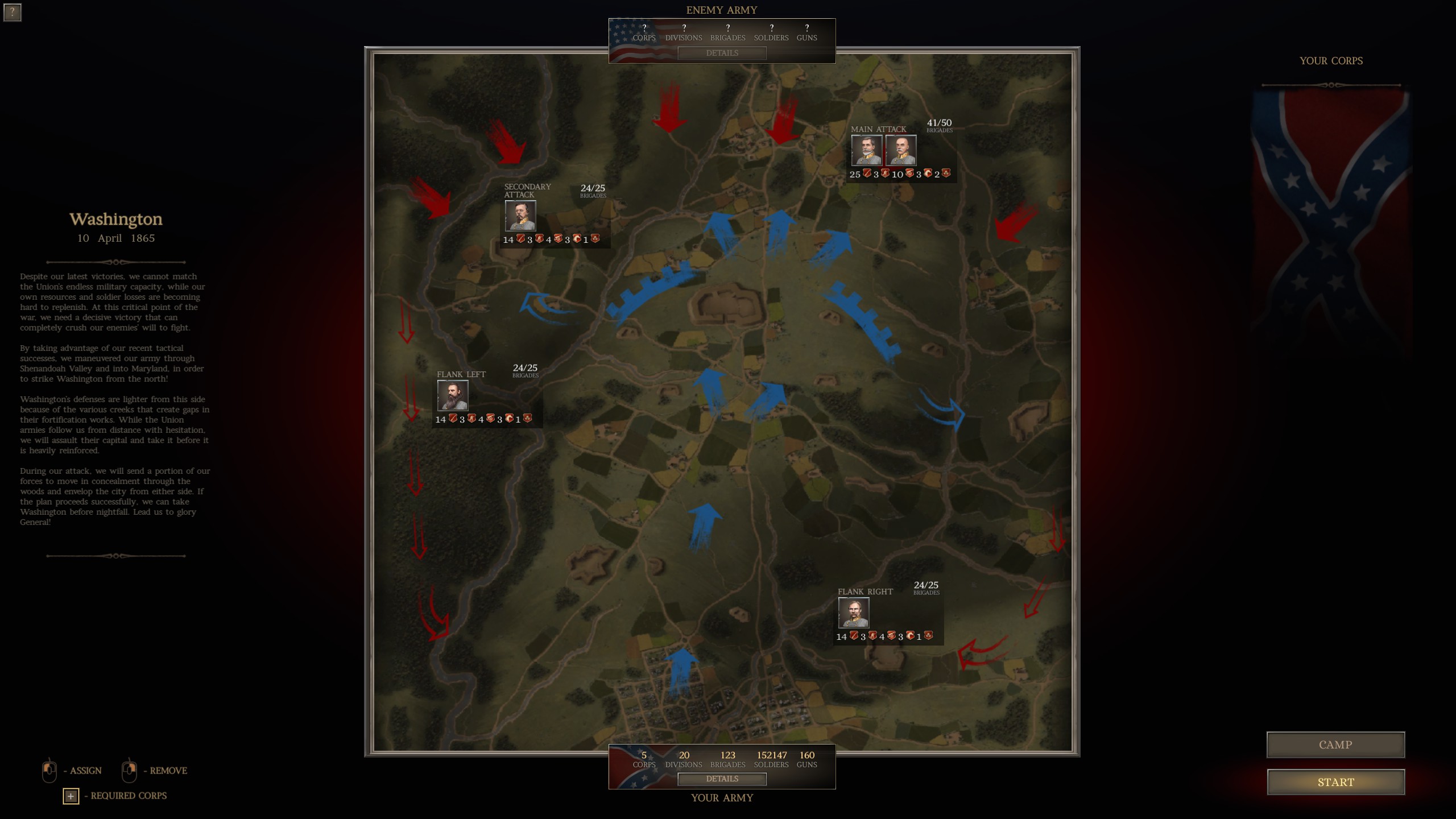The height and width of the screenshot is (819, 1456).
Task: Open the CAMP screen
Action: 1336,744
